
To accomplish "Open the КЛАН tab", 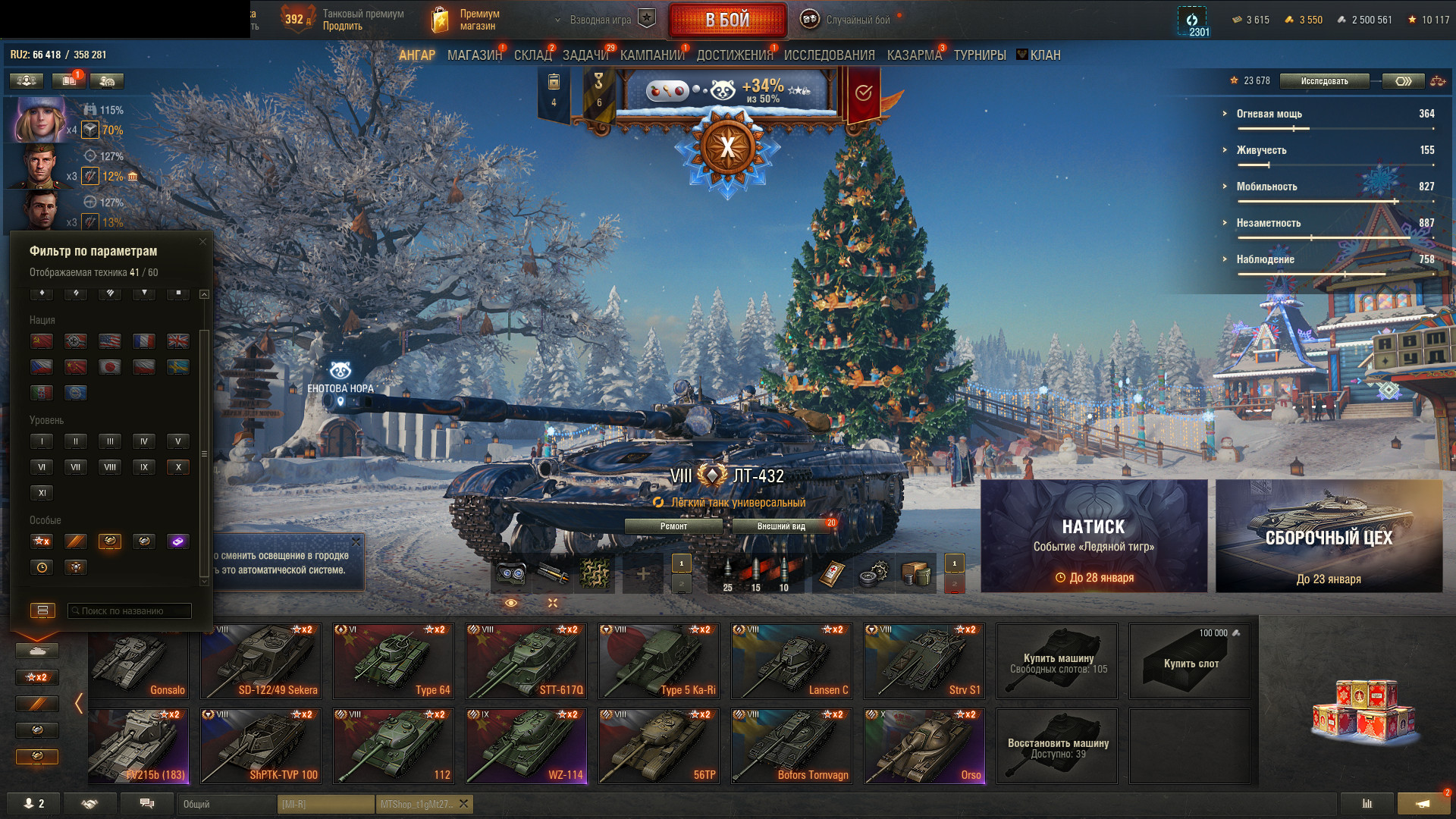I will coord(1044,55).
